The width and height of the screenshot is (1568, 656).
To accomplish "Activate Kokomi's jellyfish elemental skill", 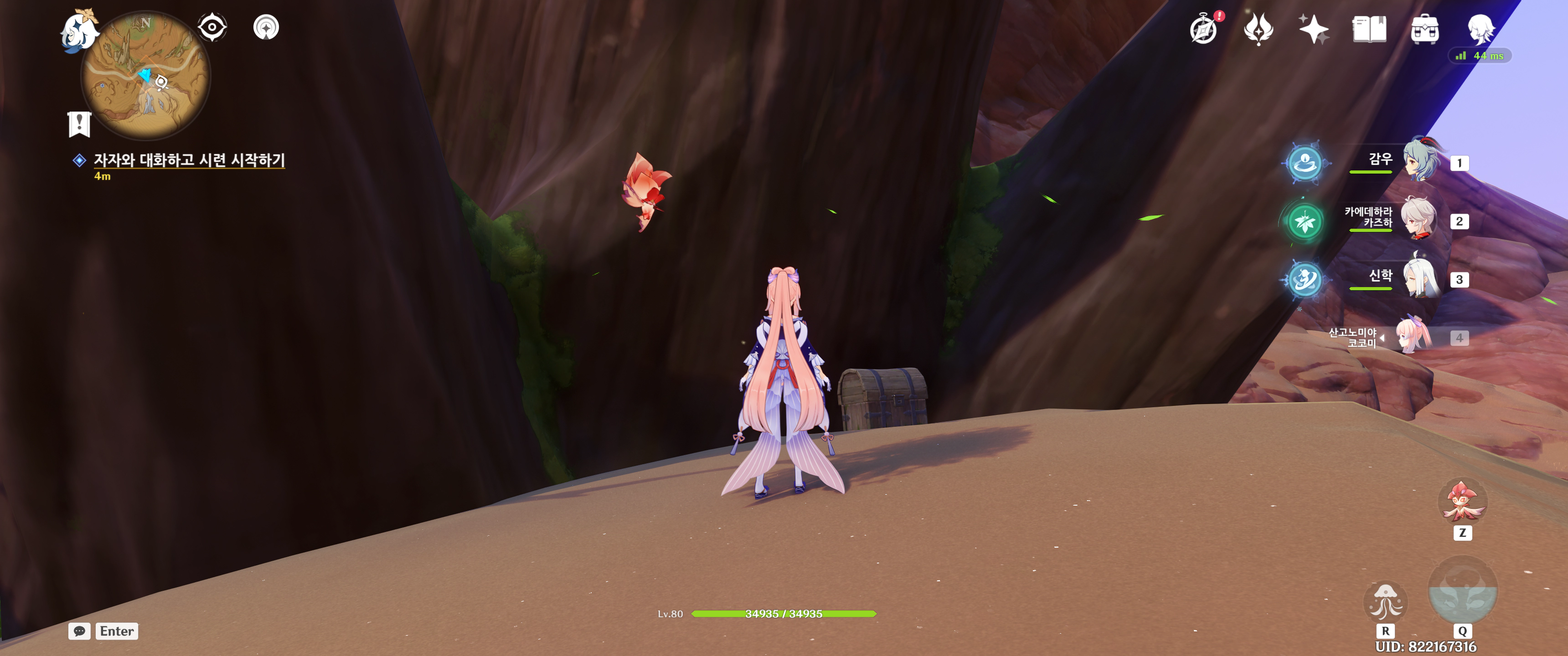I will (x=1385, y=601).
